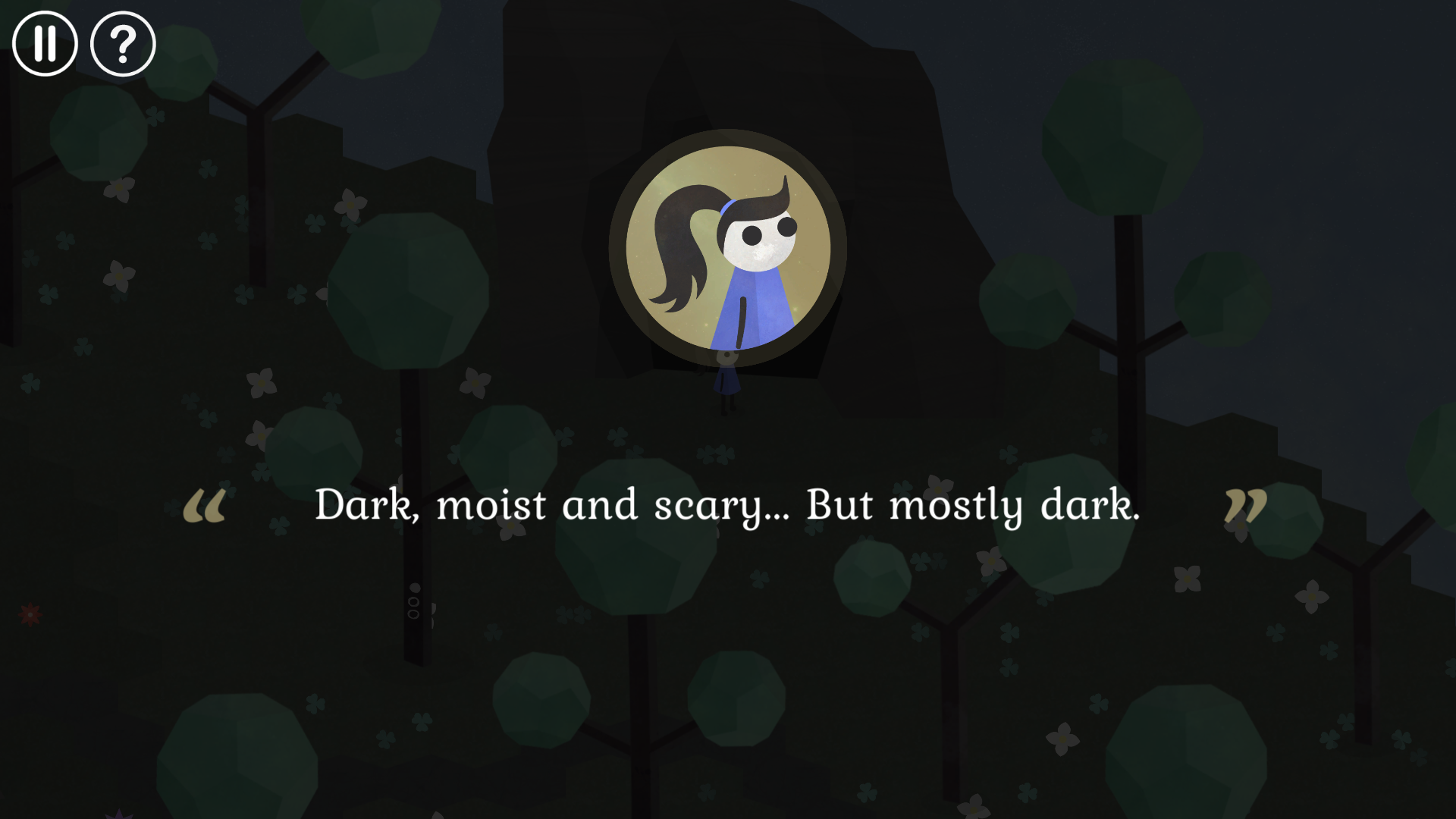1456x819 pixels.
Task: Advance the dialogue by clicking the text
Action: 728,504
